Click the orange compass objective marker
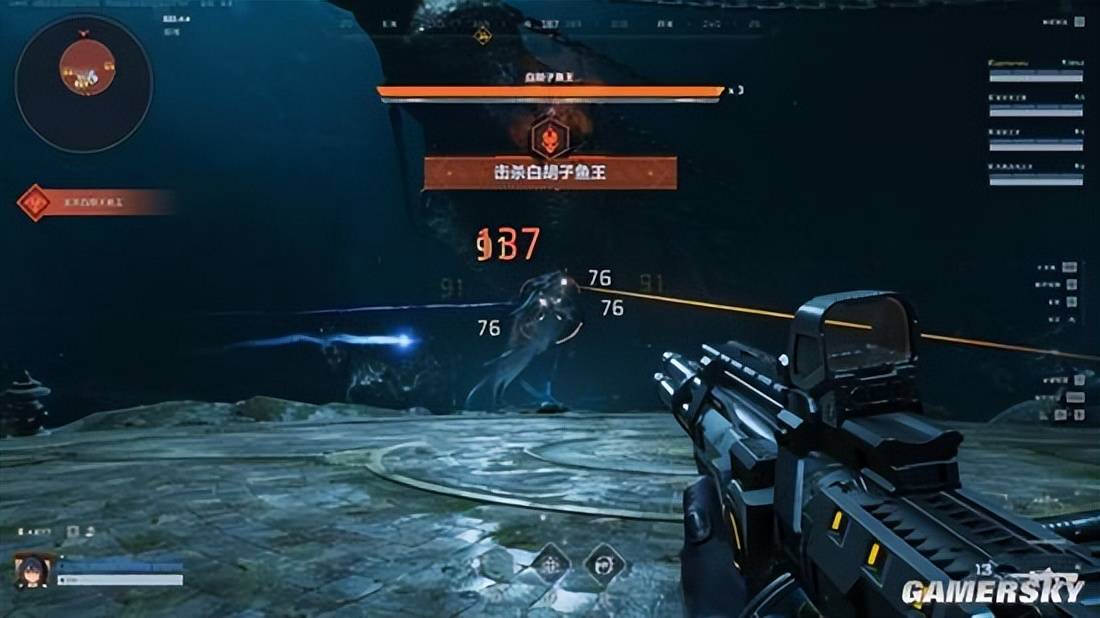Screen dimensions: 1100x618 pos(481,37)
